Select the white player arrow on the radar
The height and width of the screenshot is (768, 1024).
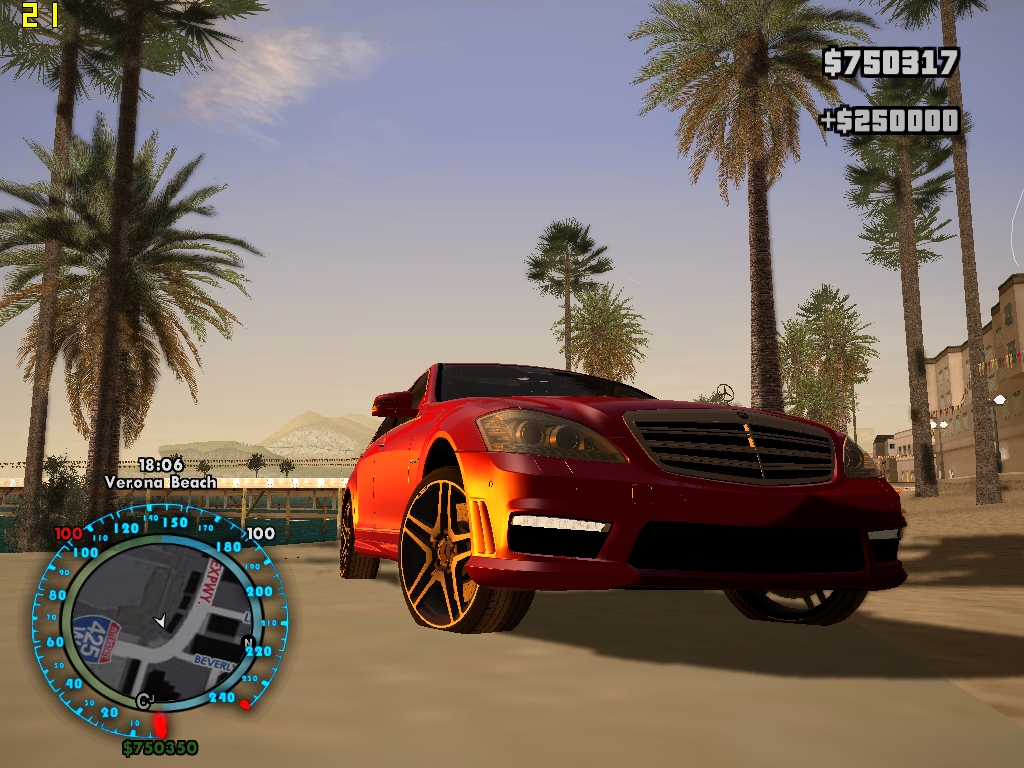161,622
